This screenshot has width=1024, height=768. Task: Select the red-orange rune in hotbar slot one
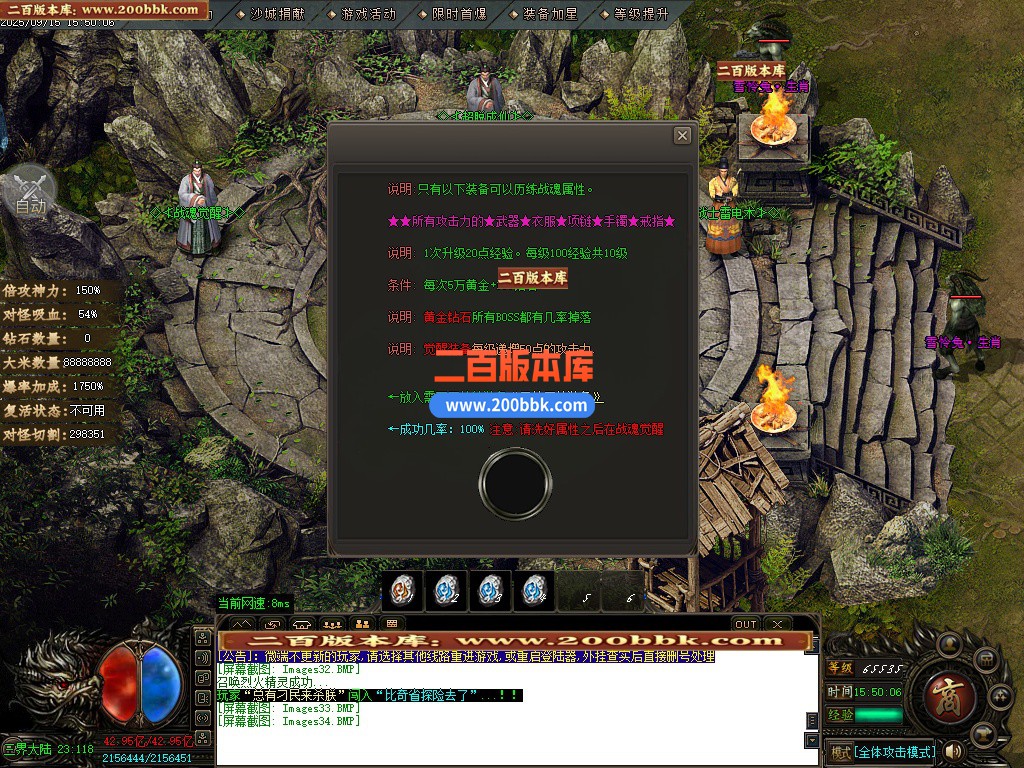tap(403, 591)
